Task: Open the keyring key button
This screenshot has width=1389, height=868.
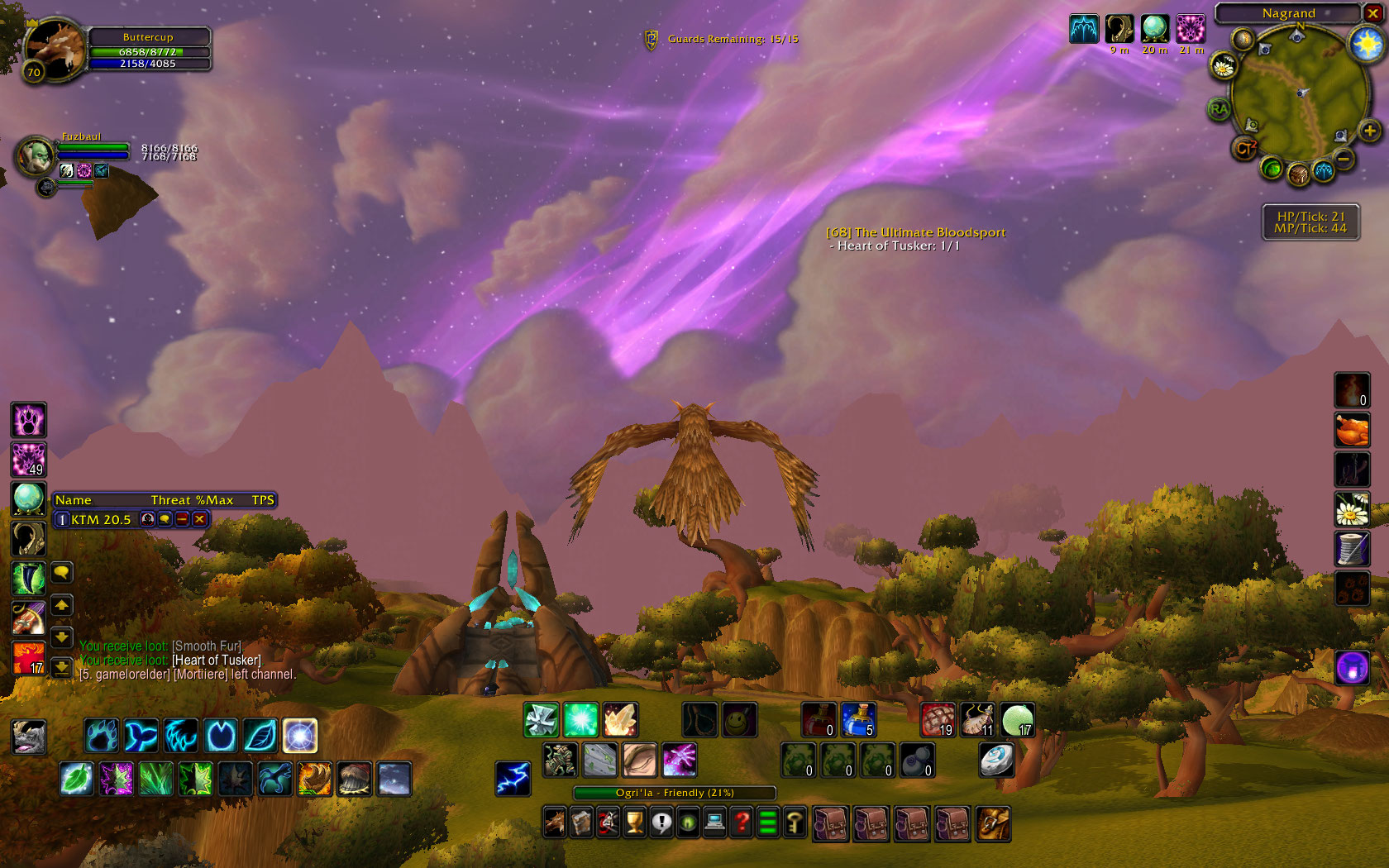Action: pos(795,823)
